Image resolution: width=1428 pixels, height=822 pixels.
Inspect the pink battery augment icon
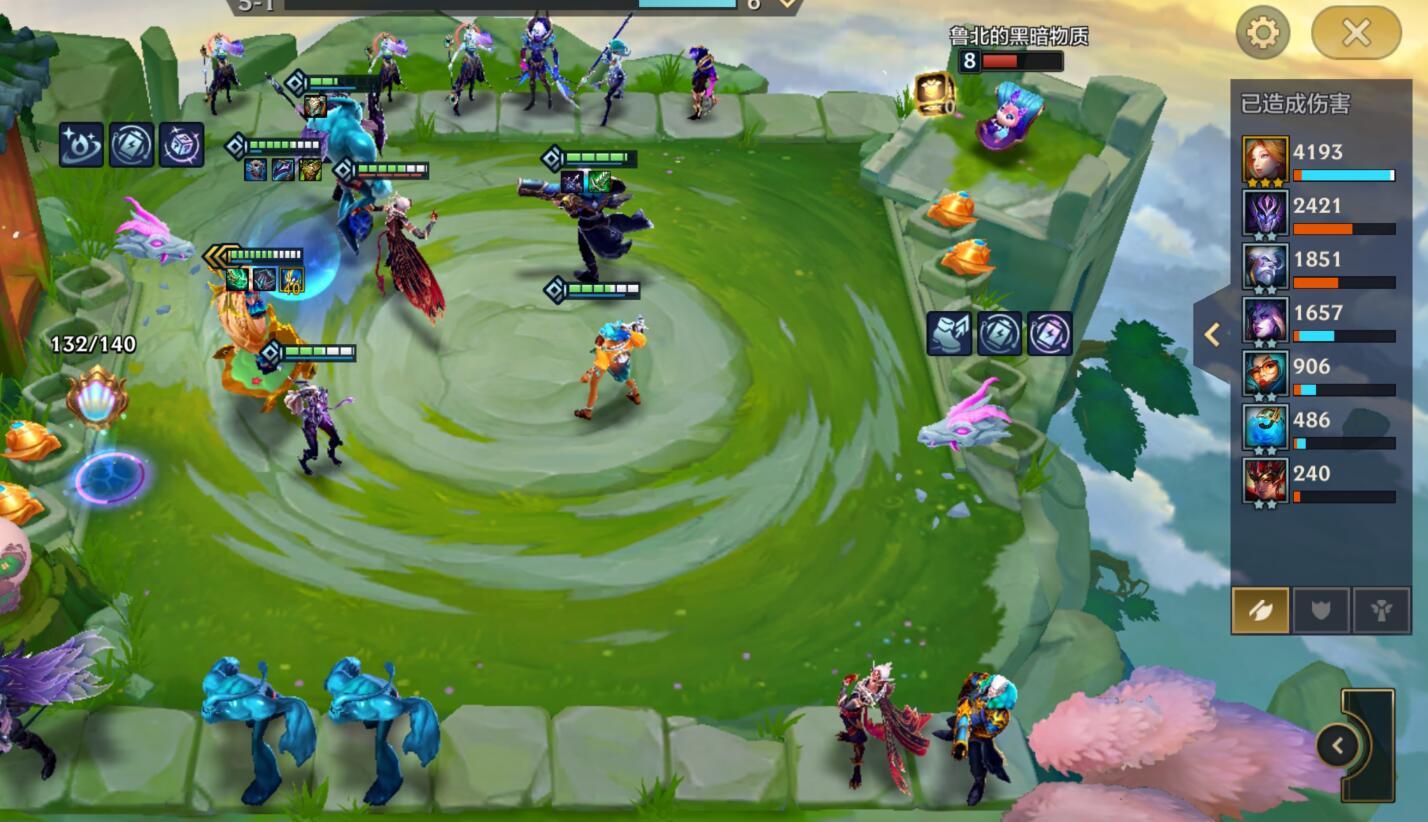pos(1049,334)
